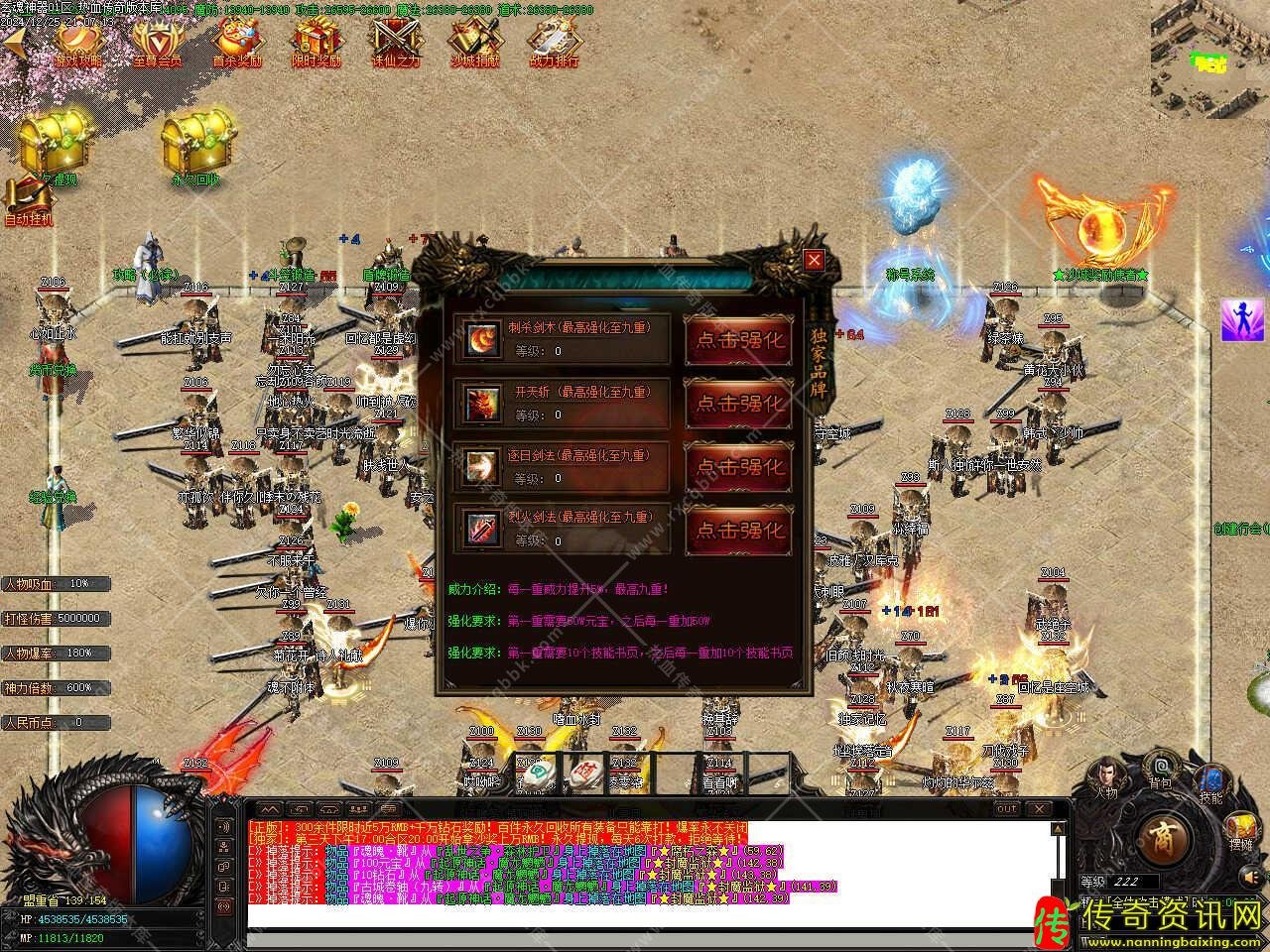Screen dimensions: 1270x952
Task: Enhance the 开天斩 skill
Action: tap(739, 403)
